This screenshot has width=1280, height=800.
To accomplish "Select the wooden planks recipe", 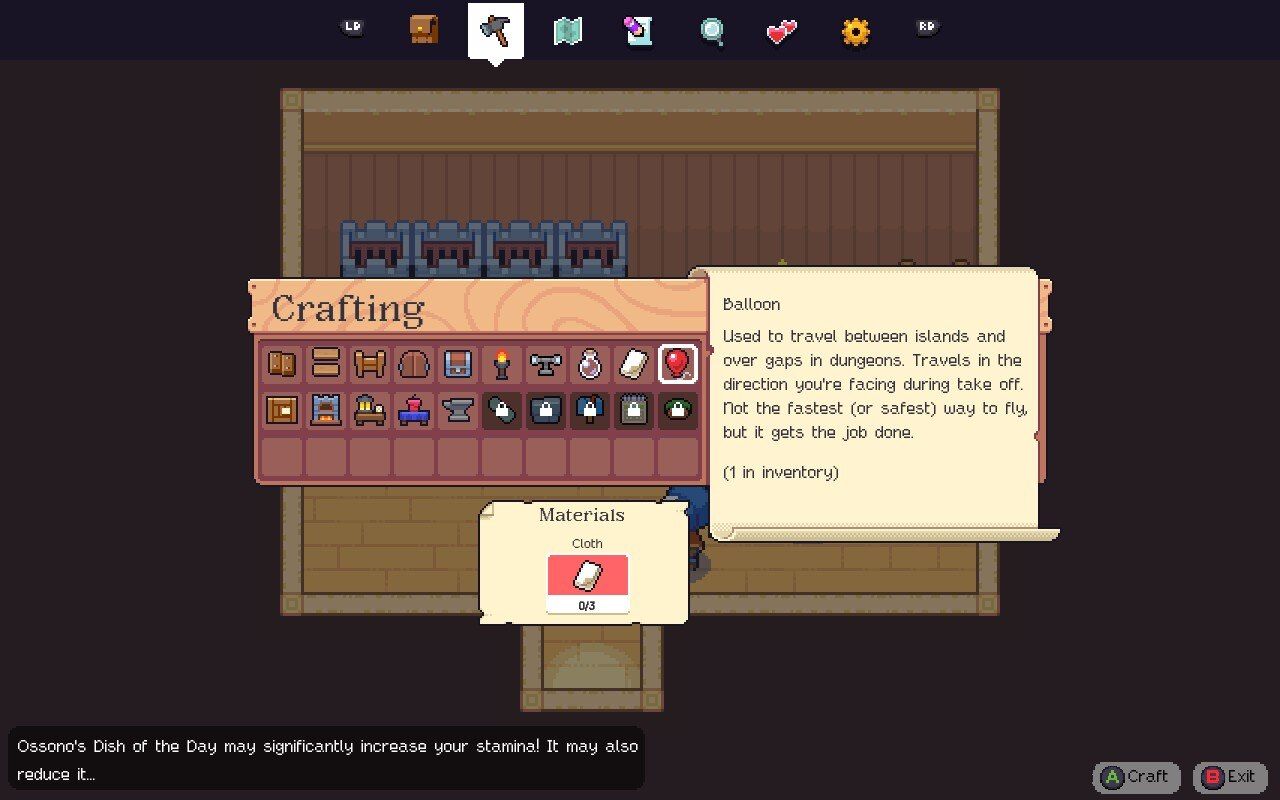I will 326,364.
